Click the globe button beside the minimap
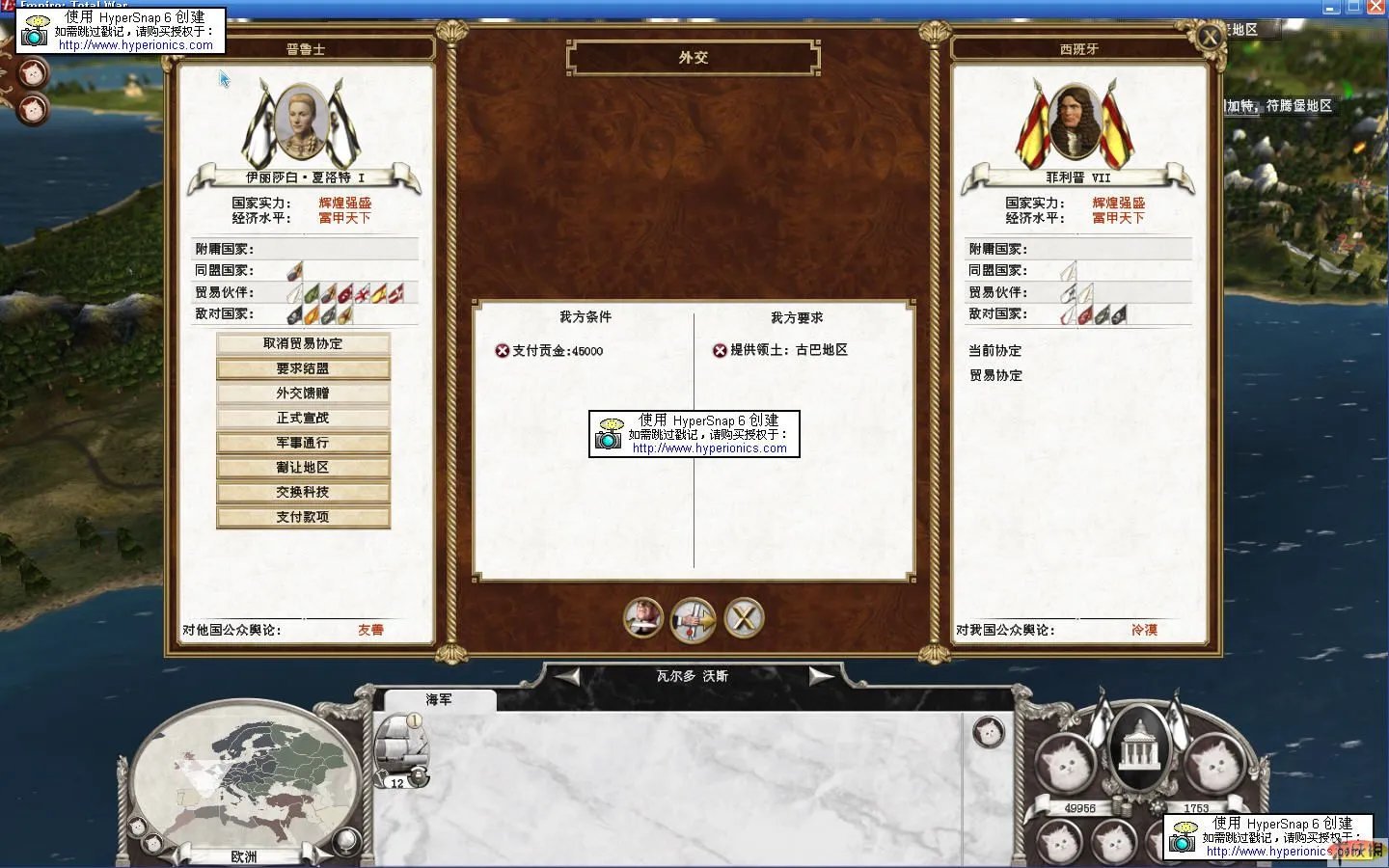The width and height of the screenshot is (1389, 868). click(x=347, y=841)
